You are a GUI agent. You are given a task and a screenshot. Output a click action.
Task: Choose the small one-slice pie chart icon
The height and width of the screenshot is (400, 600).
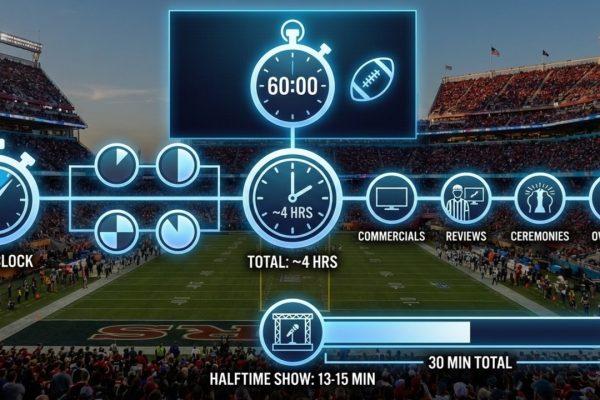coord(117,166)
